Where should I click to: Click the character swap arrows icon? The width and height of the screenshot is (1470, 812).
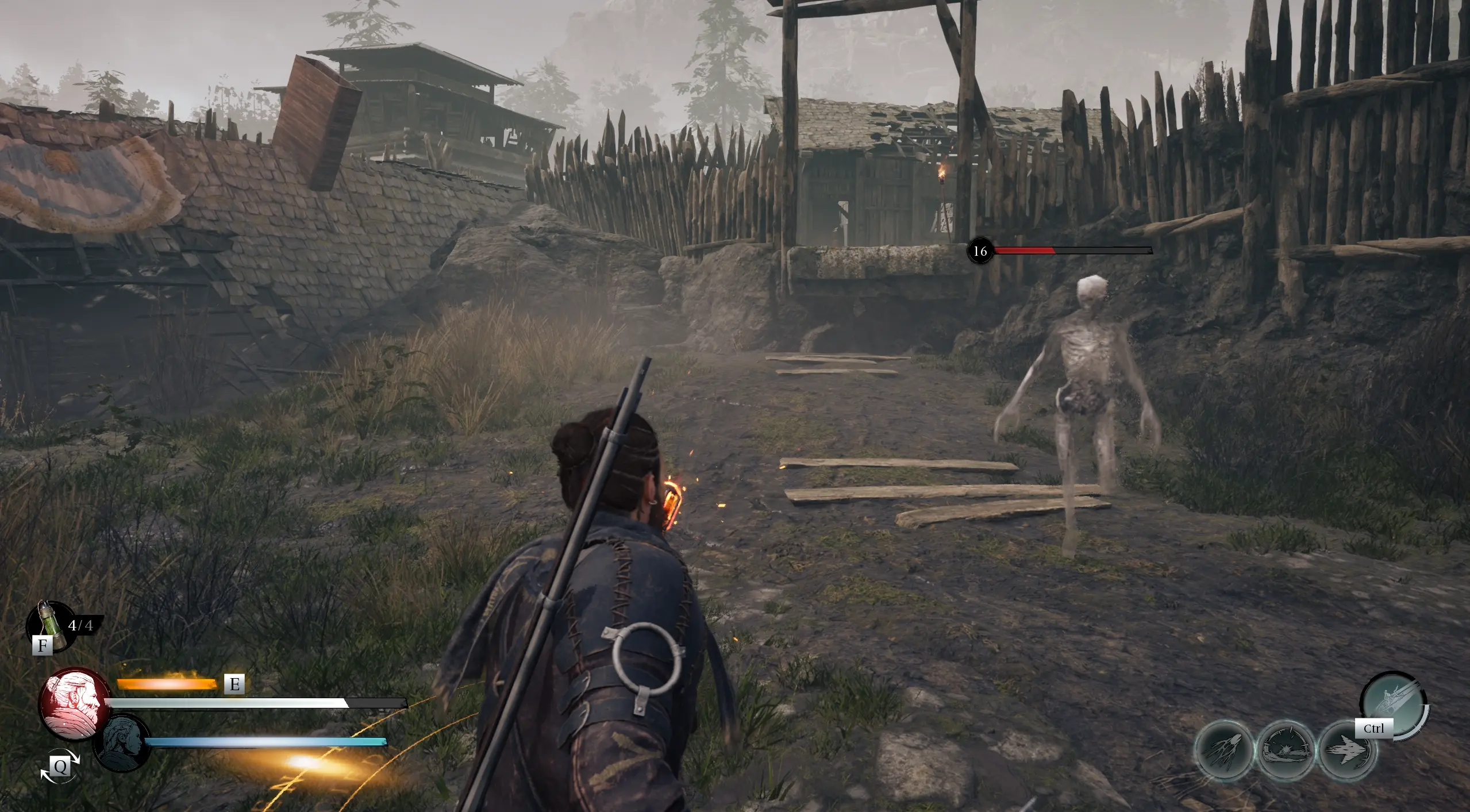(x=59, y=765)
